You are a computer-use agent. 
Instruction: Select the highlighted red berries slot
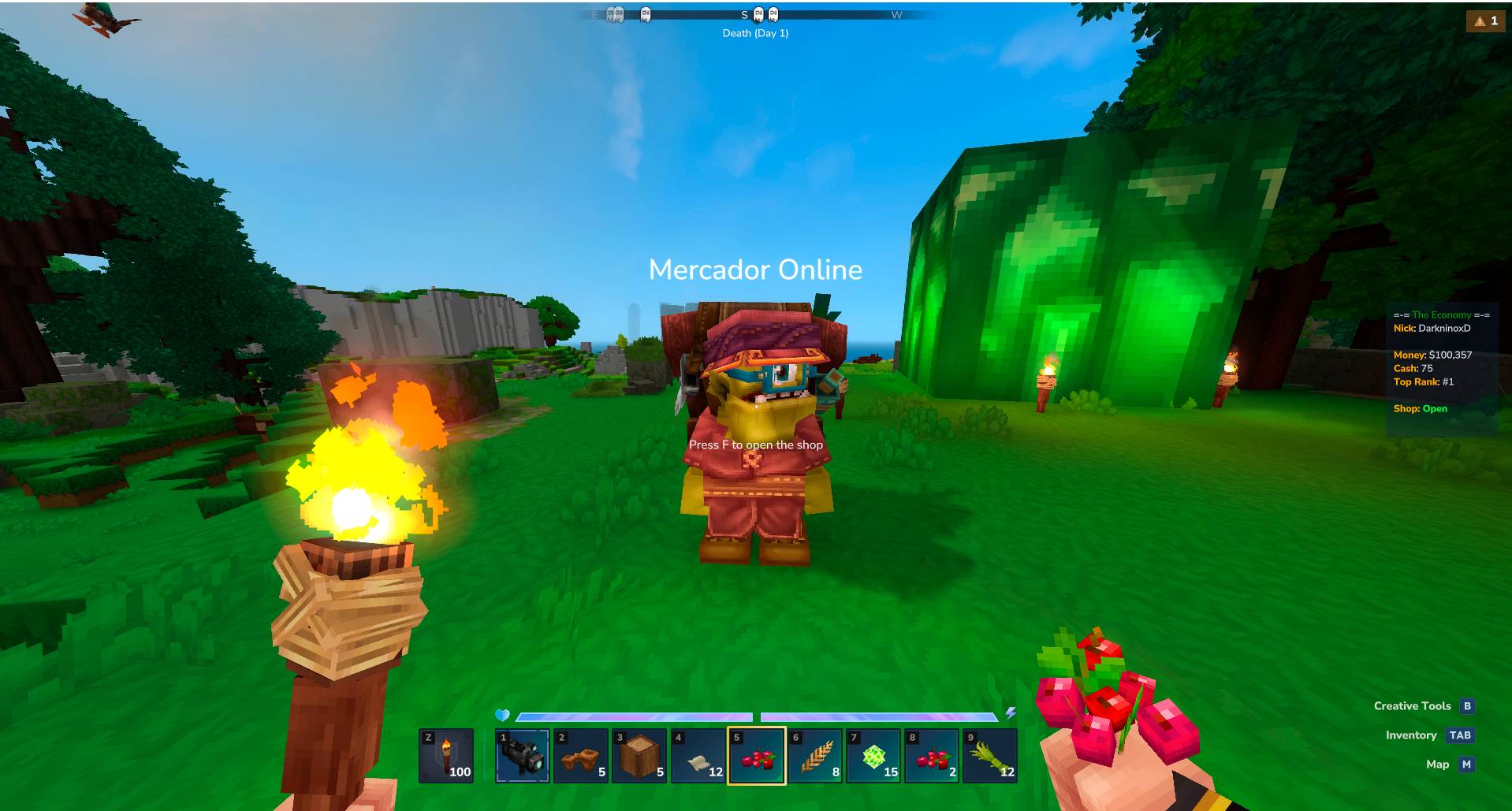coord(756,756)
